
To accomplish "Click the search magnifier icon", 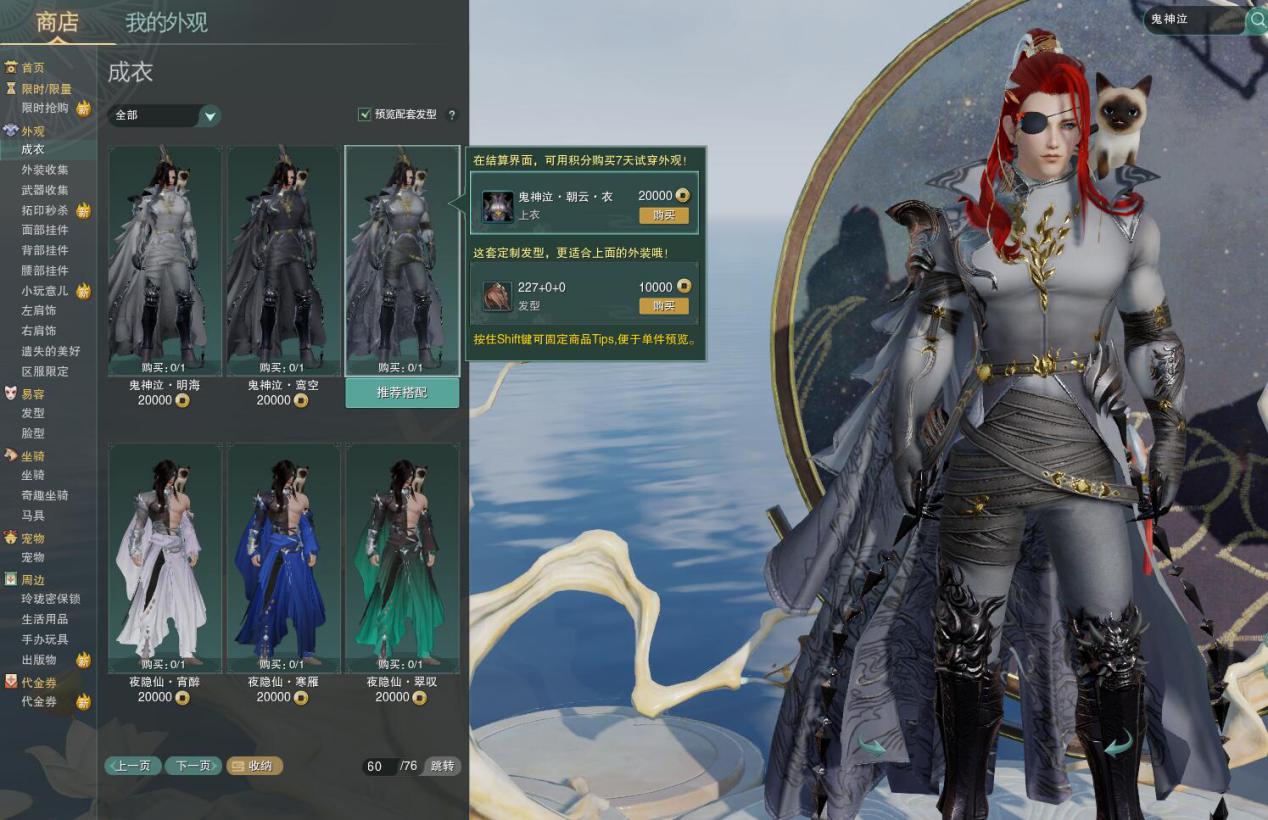I will [1257, 20].
